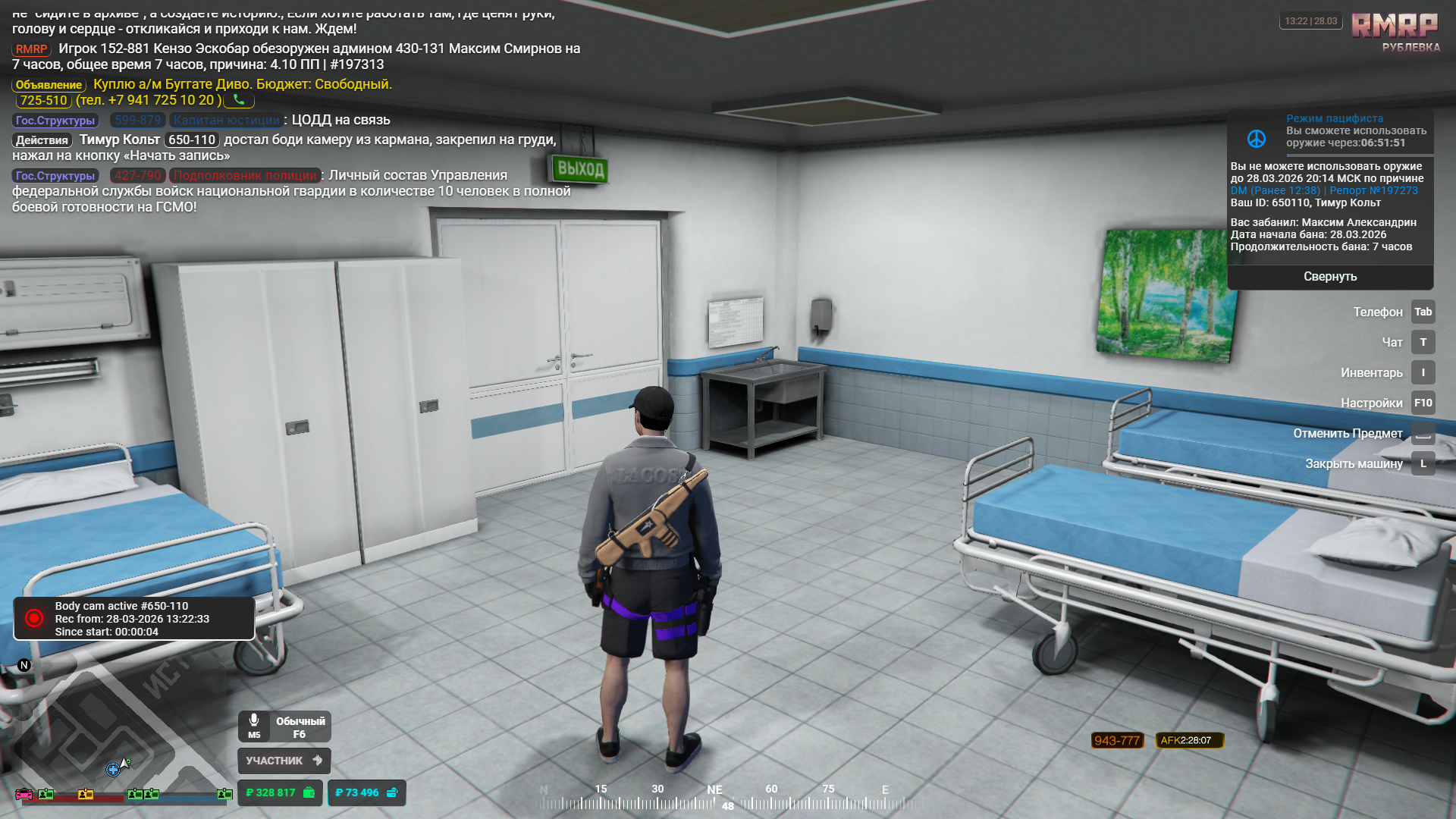Select the 725-510 player ID tag
The height and width of the screenshot is (819, 1456).
tap(43, 100)
